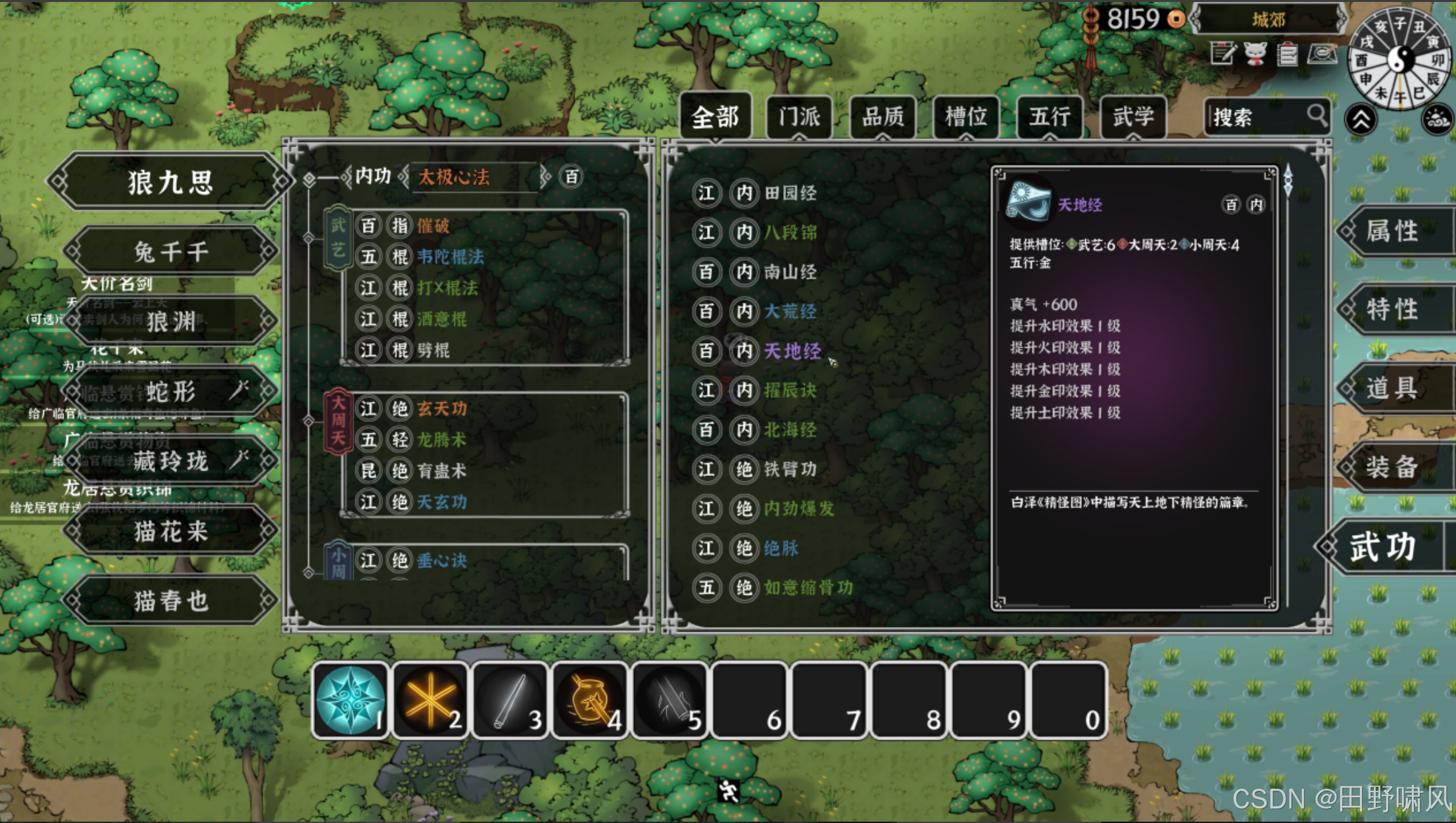This screenshot has width=1456, height=823.
Task: Activate the cyan star skill in hotbar slot 1
Action: [351, 699]
